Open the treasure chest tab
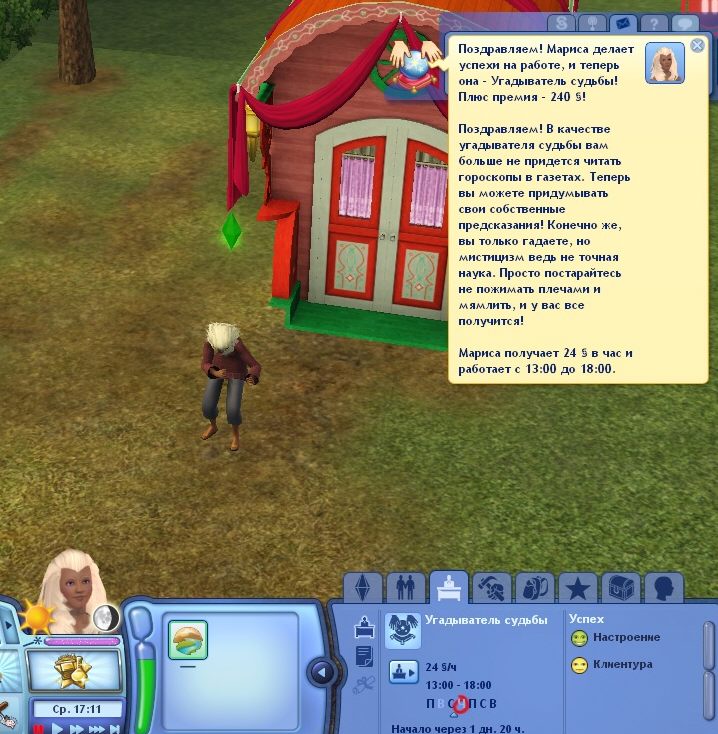The height and width of the screenshot is (734, 718). pyautogui.click(x=622, y=586)
